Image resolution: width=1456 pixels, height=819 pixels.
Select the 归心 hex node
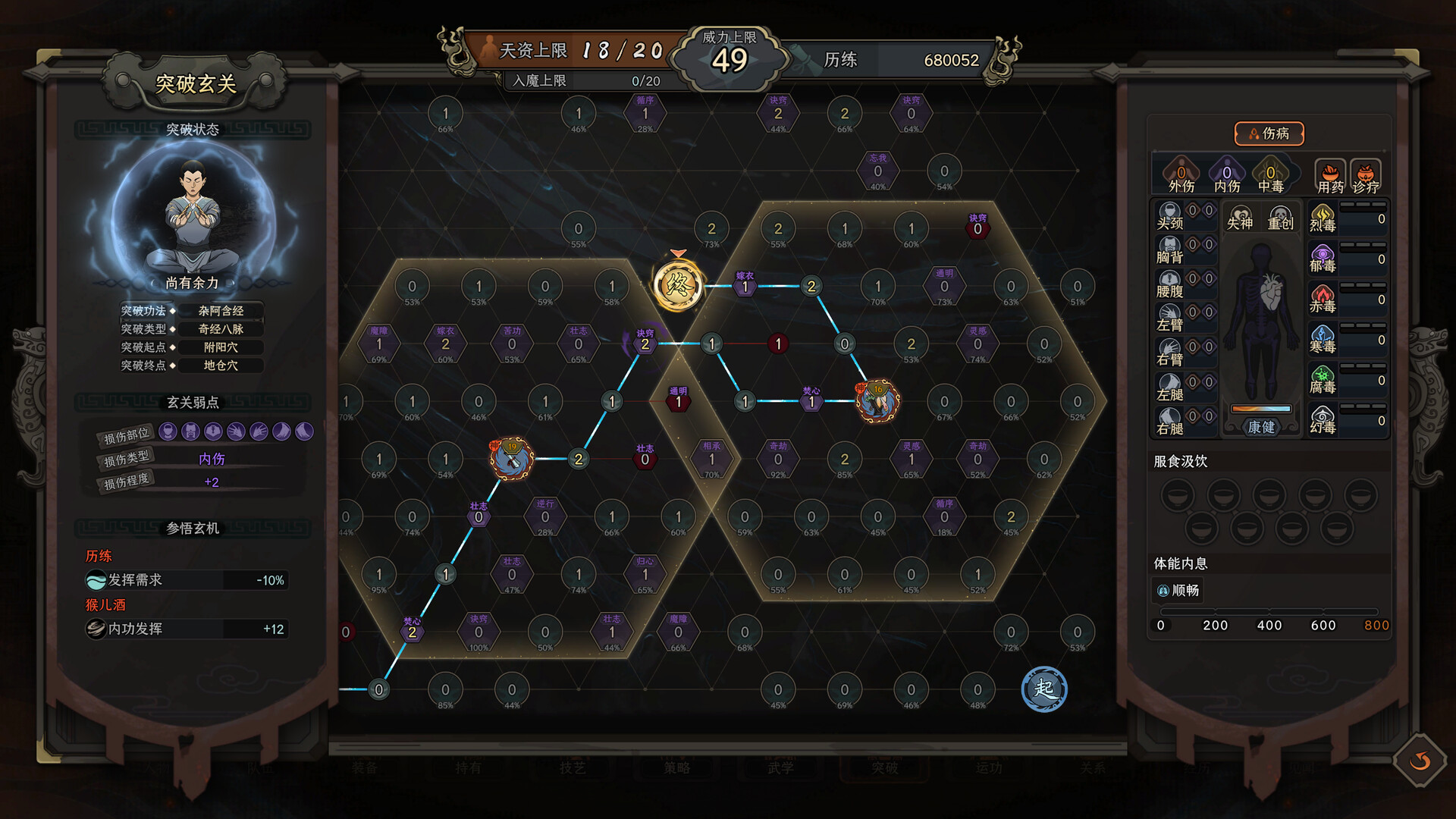coord(645,574)
